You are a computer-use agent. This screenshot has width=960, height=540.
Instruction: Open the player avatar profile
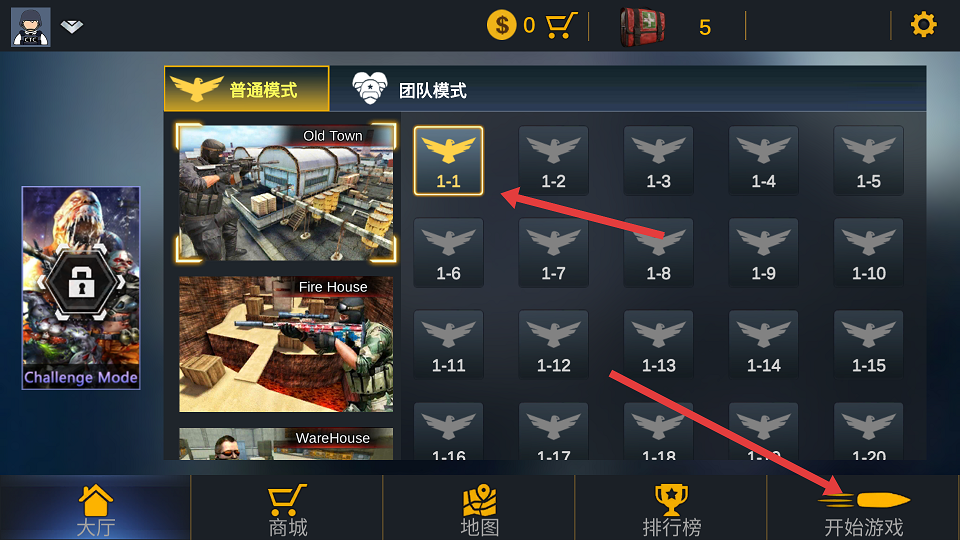point(31,26)
